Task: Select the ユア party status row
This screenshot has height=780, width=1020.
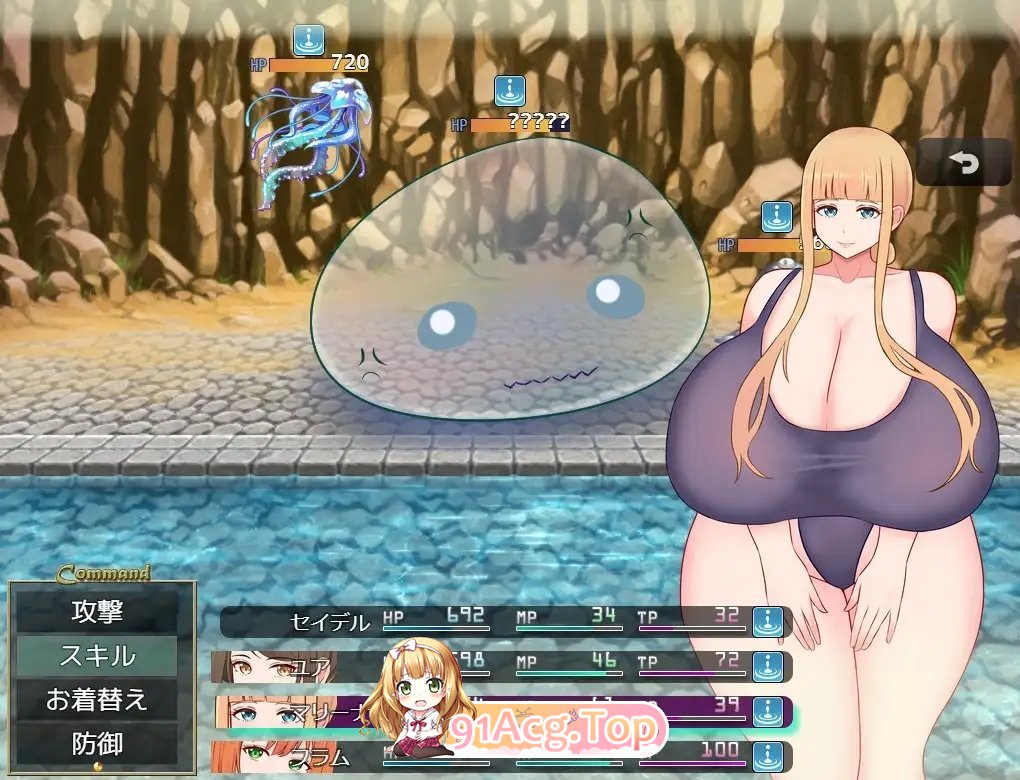Action: coord(505,666)
